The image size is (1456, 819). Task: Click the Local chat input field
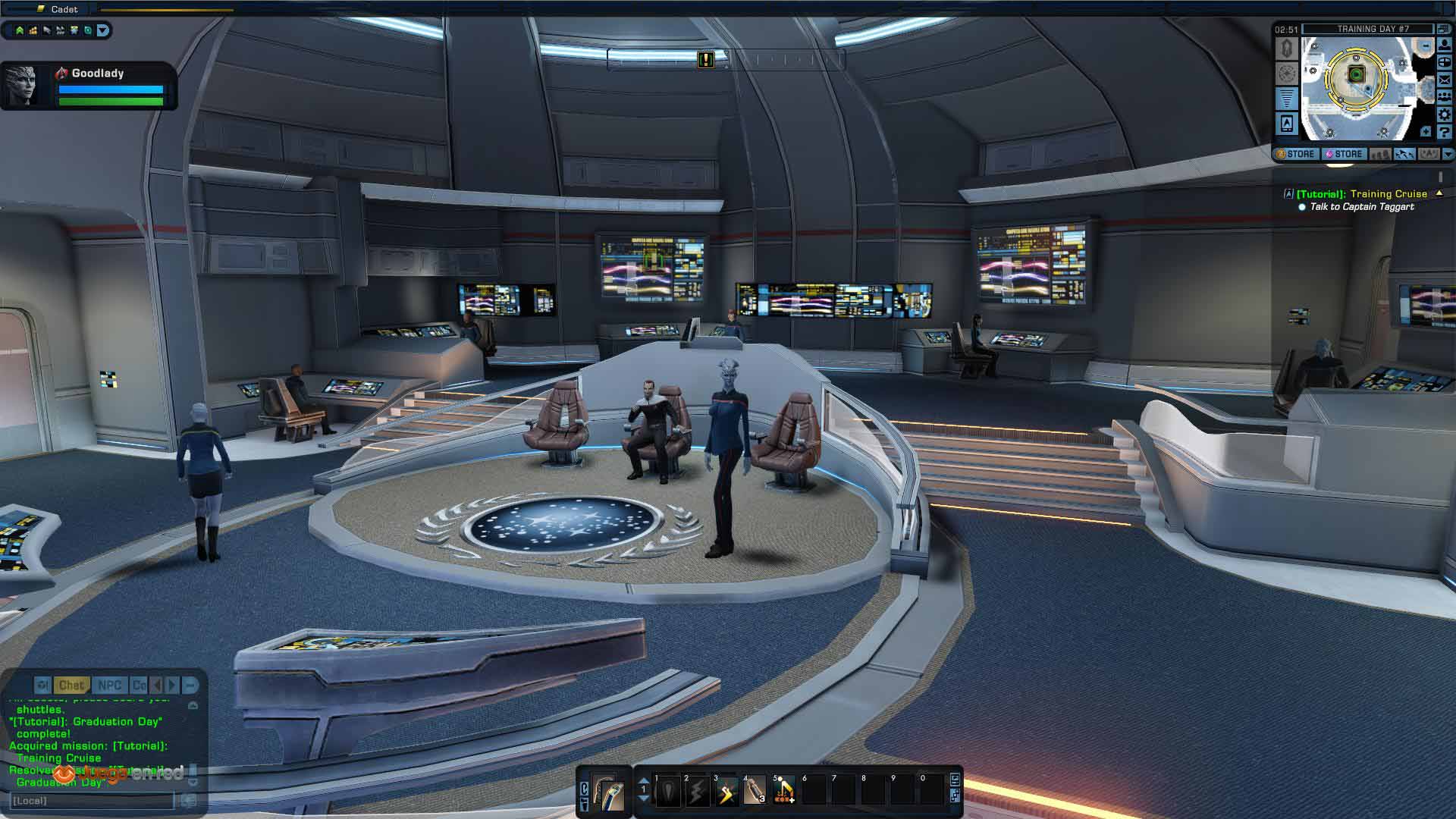click(x=91, y=801)
